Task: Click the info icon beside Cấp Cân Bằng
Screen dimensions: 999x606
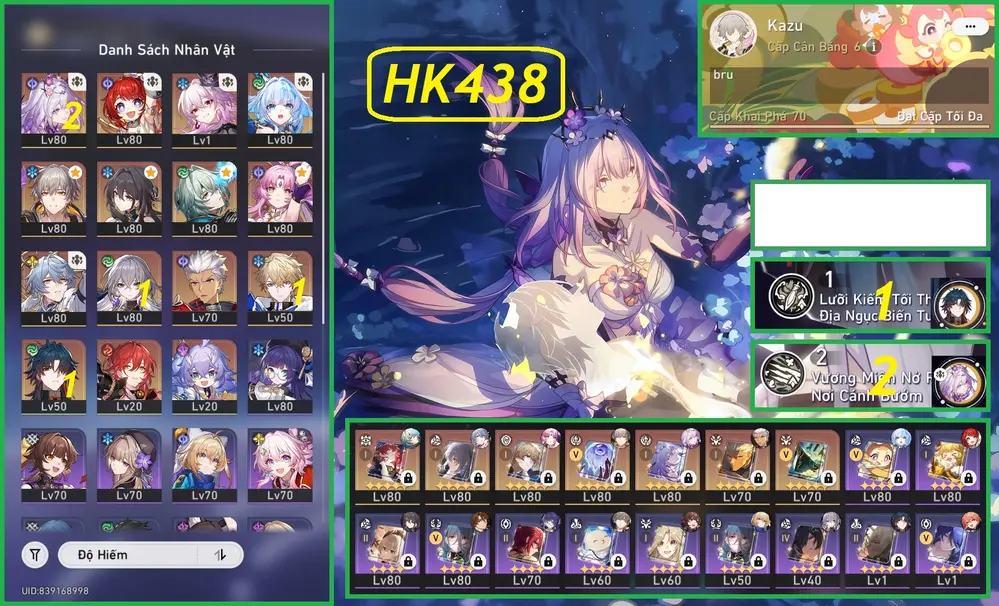Action: (873, 47)
